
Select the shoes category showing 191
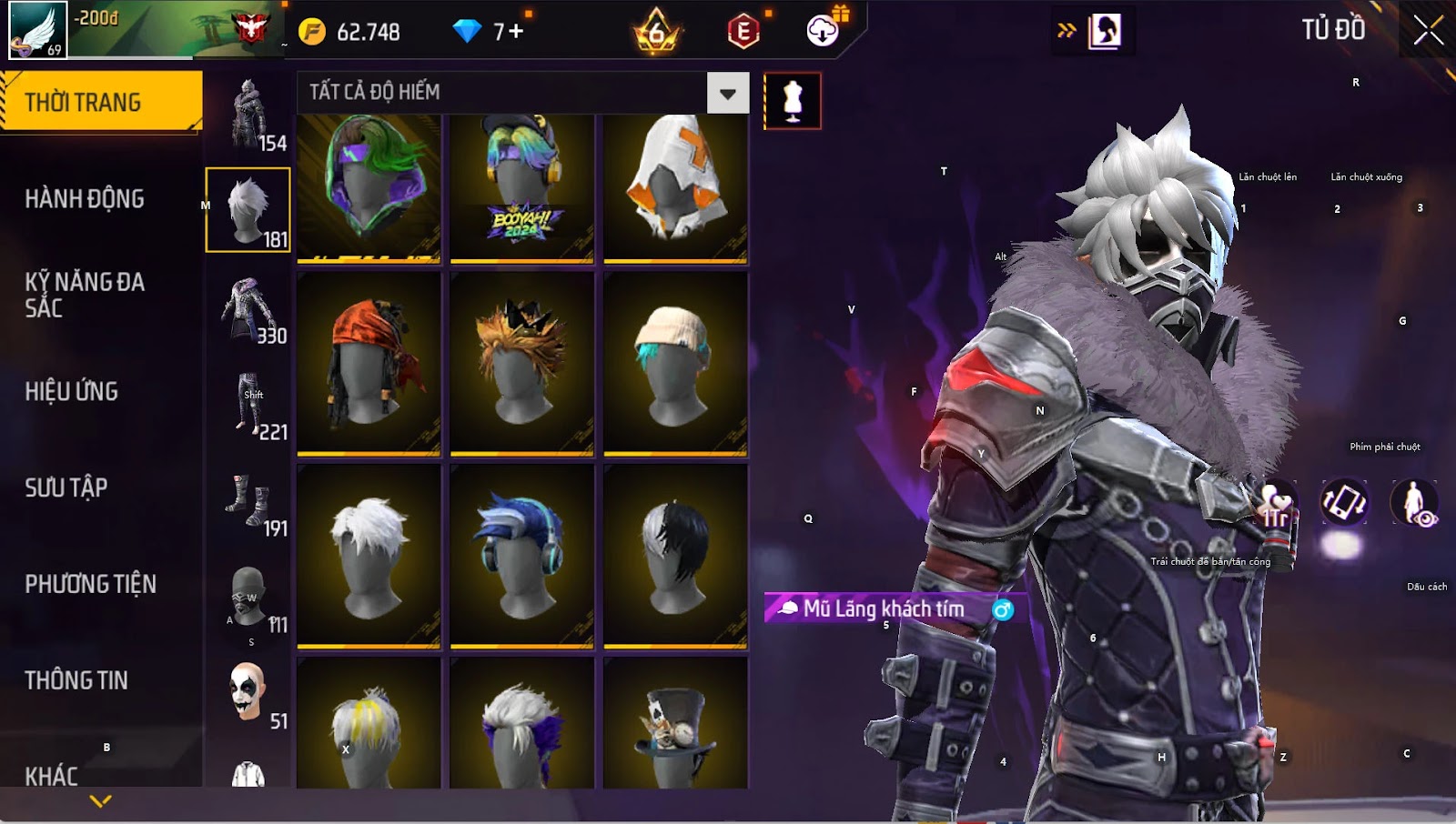click(x=248, y=503)
